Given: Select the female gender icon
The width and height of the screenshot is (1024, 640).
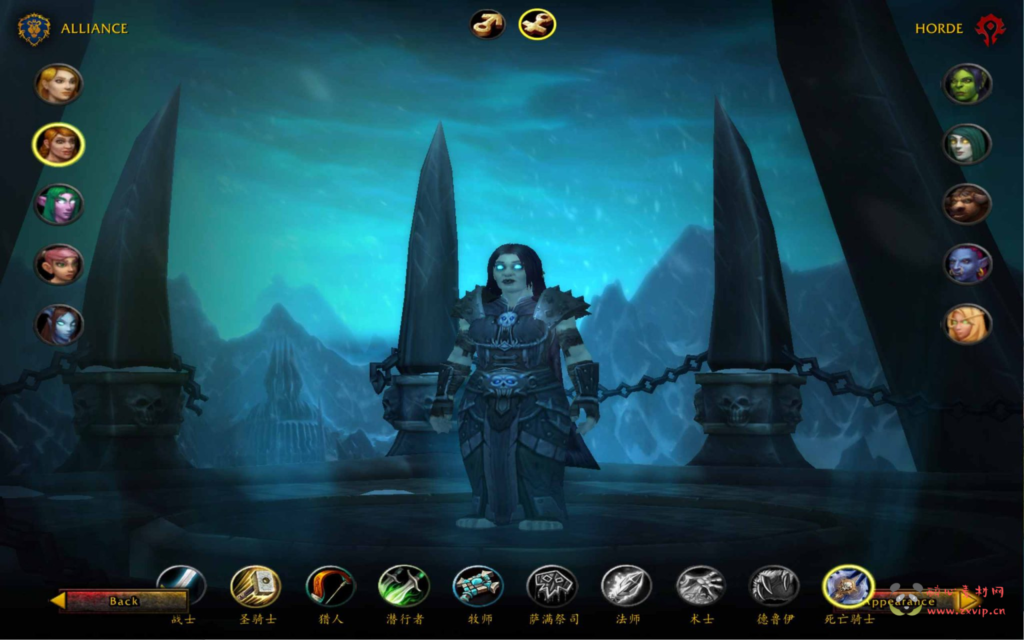Looking at the screenshot, I should (537, 24).
